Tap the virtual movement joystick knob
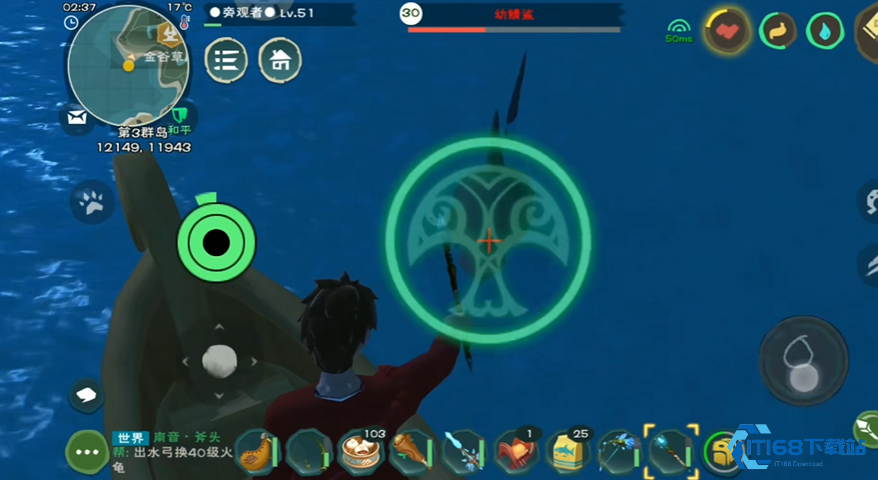Image resolution: width=878 pixels, height=480 pixels. pos(219,360)
